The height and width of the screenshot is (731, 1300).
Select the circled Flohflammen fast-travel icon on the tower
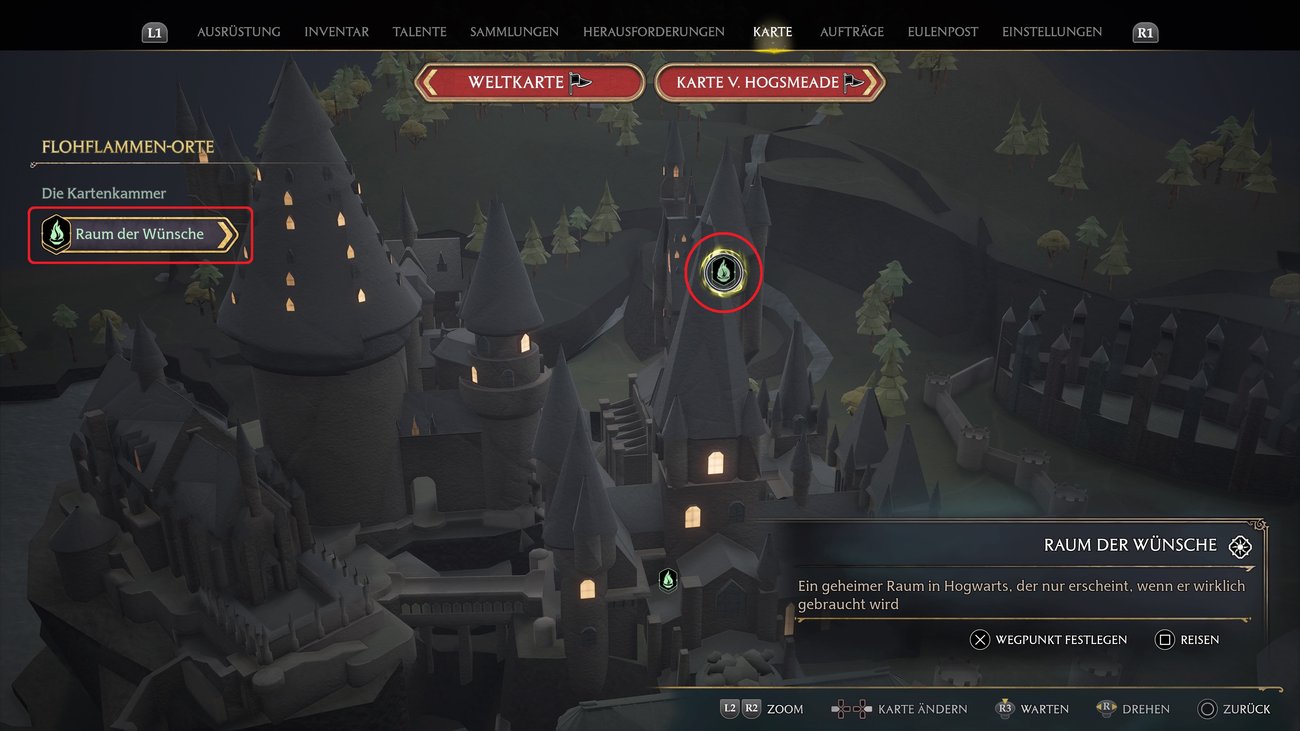(x=723, y=271)
